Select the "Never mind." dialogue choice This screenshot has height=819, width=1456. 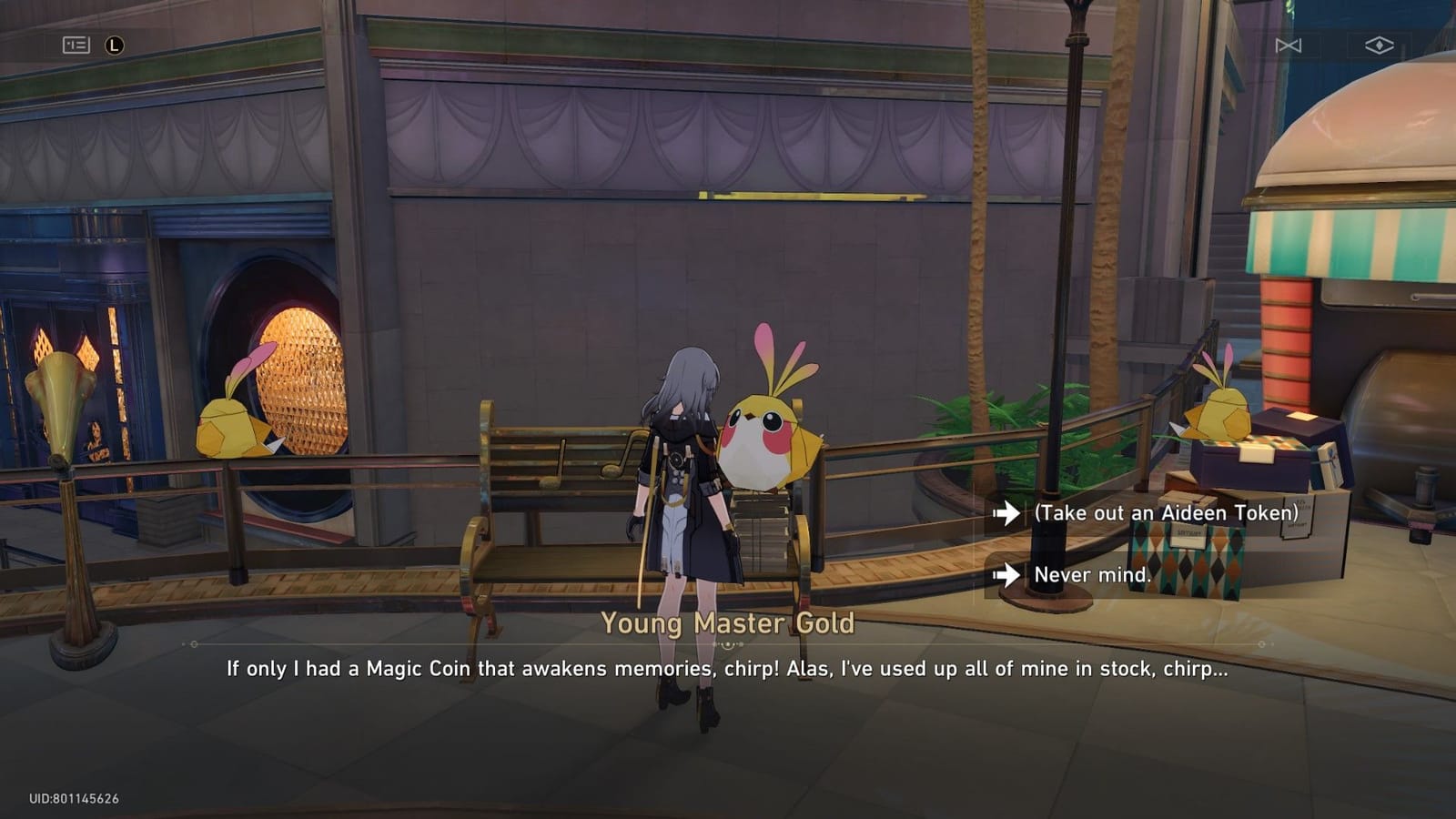(x=1091, y=574)
